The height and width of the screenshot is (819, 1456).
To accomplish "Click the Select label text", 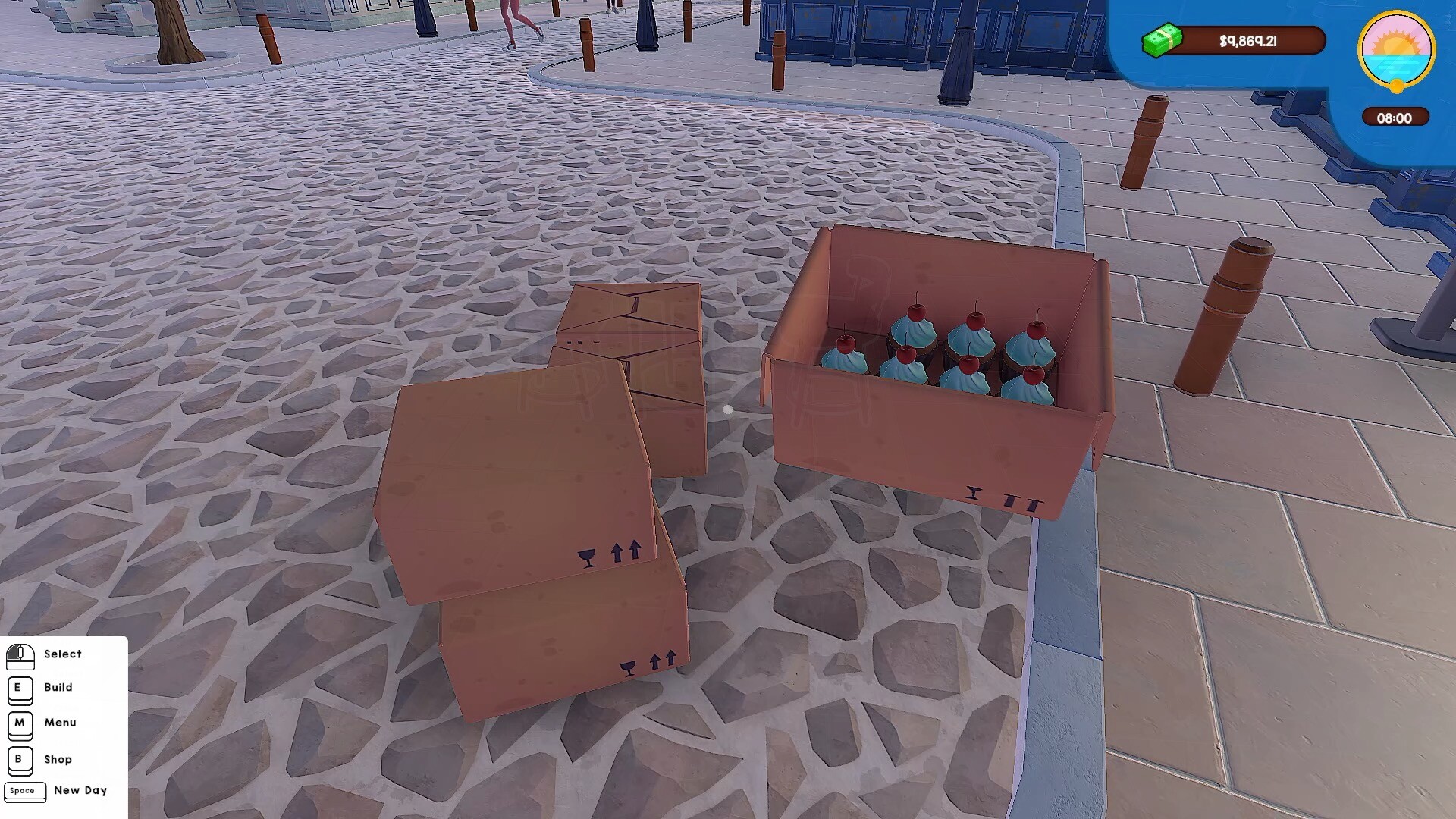I will [x=64, y=654].
